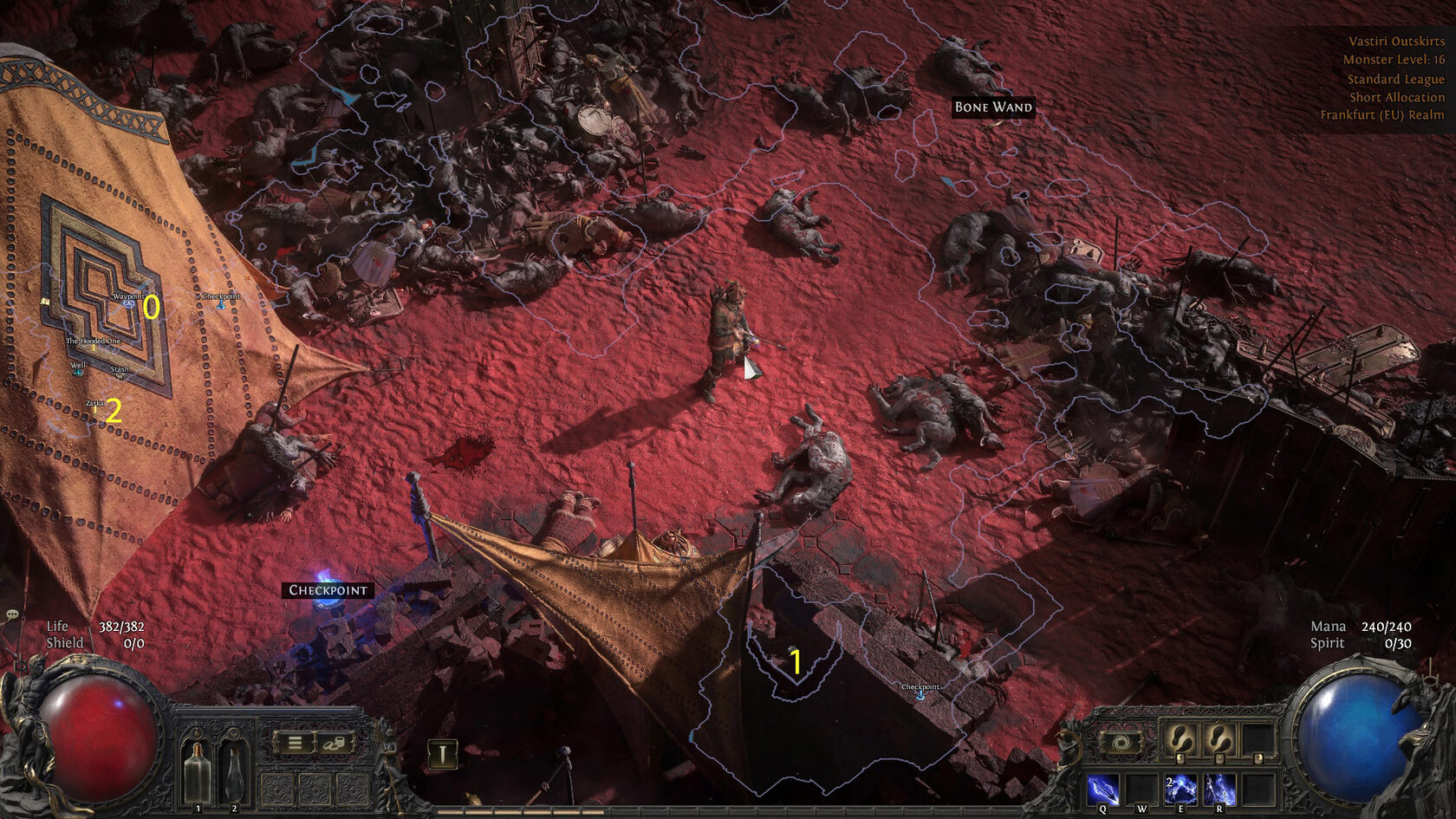The width and height of the screenshot is (1456, 819).
Task: Activate the lightning spear skill on Q
Action: (x=1102, y=790)
